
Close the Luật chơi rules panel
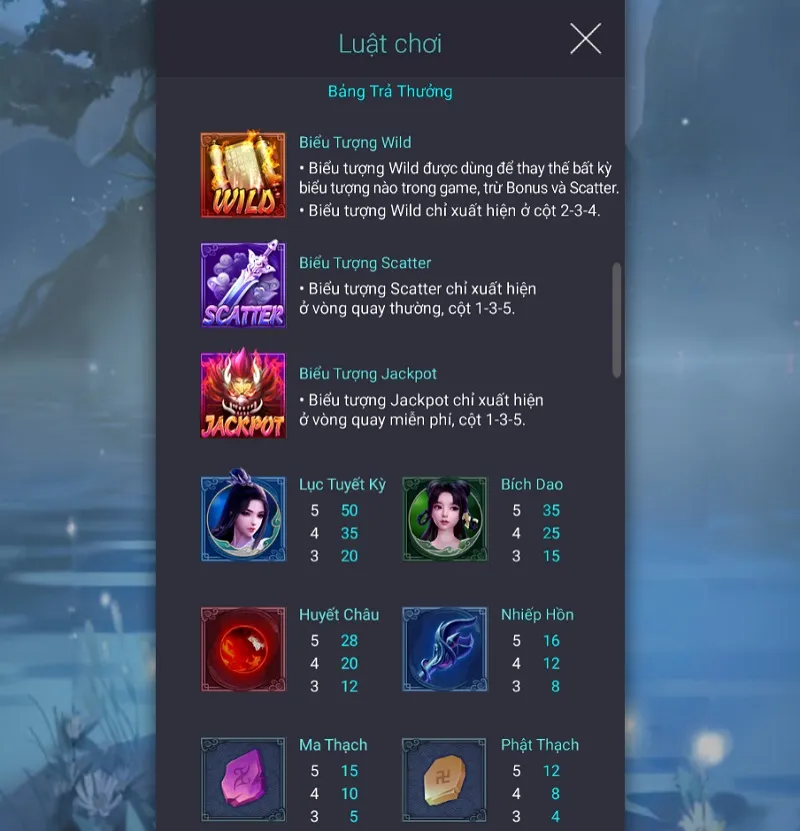point(585,40)
